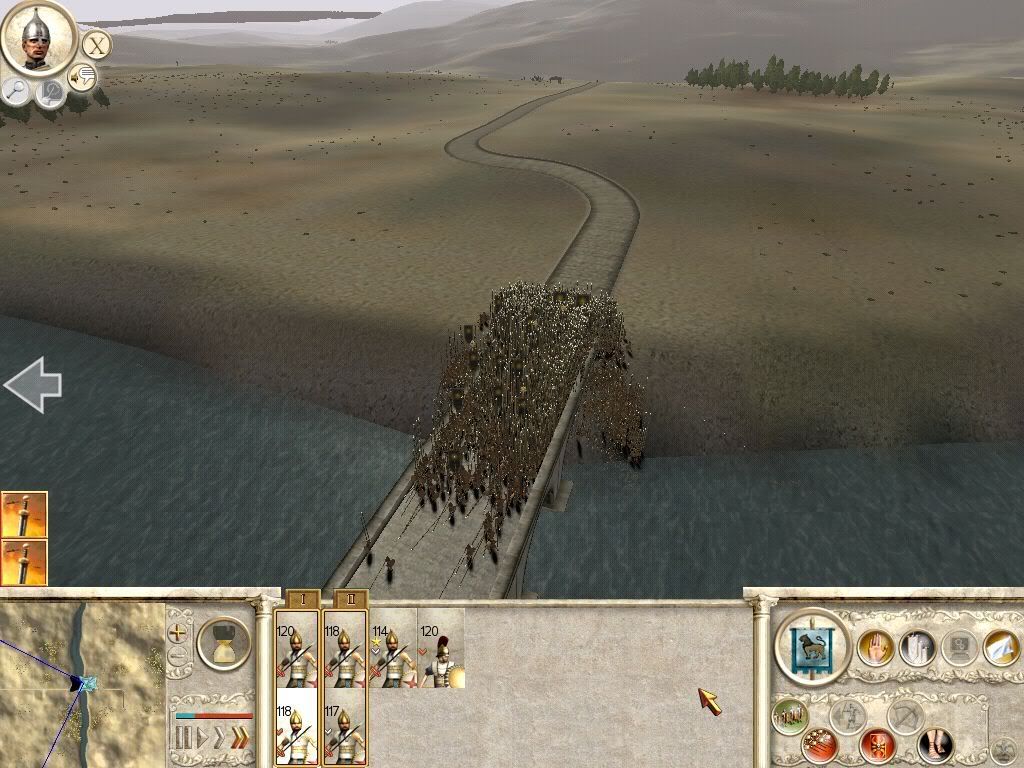Dismiss the advisor with the X button

pyautogui.click(x=96, y=45)
